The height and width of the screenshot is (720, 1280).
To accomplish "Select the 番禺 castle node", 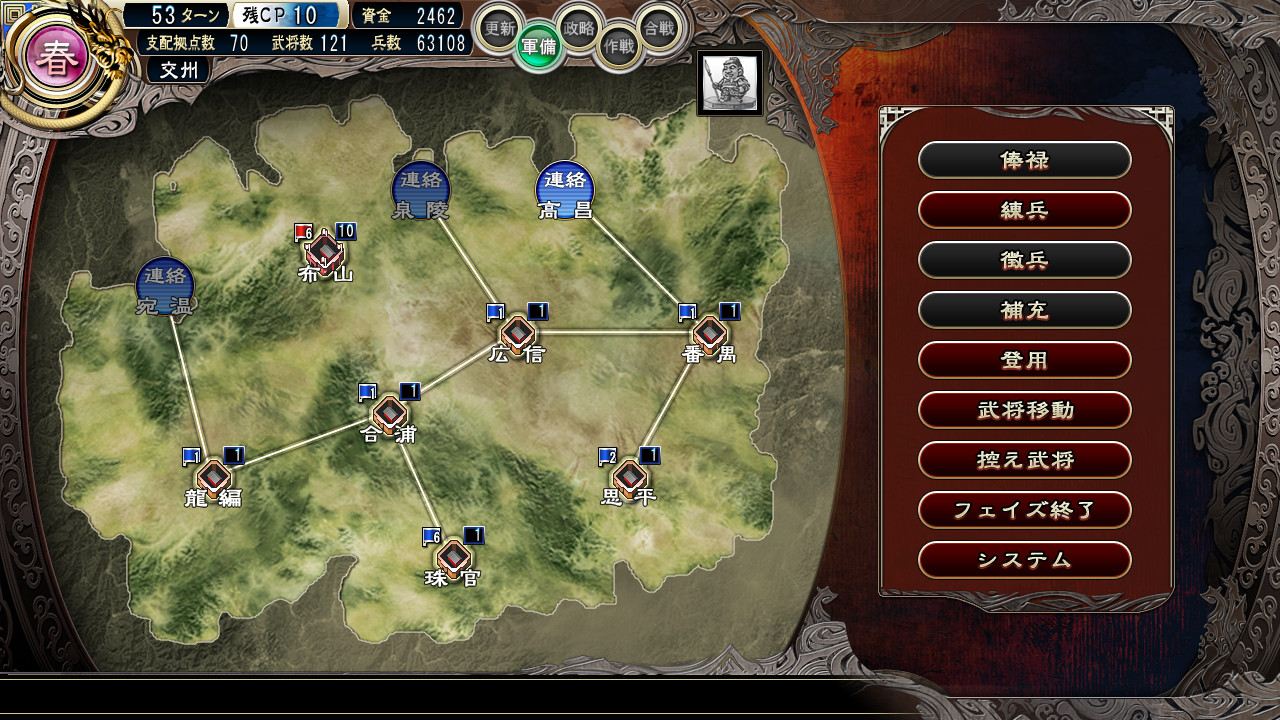I will coord(709,334).
